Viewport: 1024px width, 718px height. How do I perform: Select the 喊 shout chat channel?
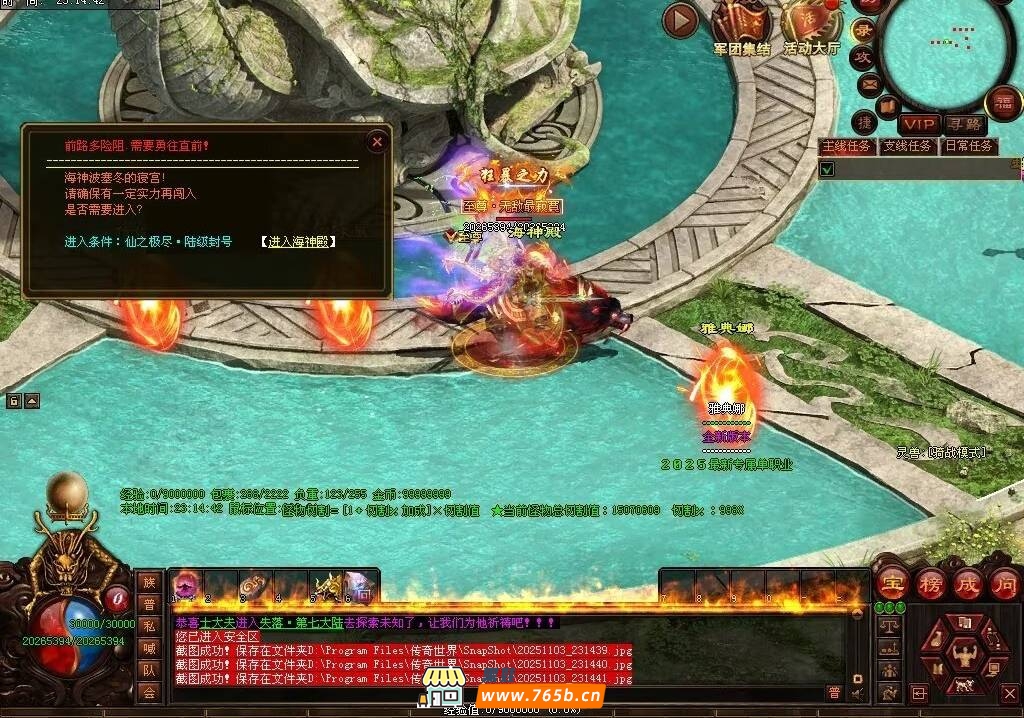[149, 648]
